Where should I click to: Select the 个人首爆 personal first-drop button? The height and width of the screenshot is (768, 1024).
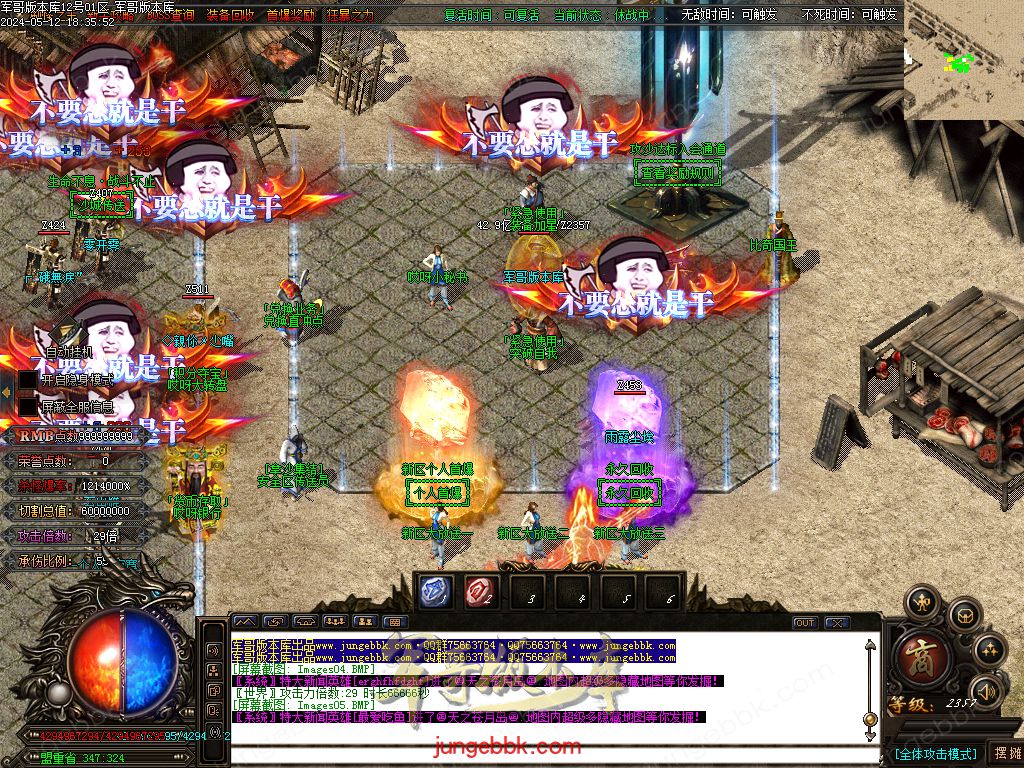pos(437,493)
